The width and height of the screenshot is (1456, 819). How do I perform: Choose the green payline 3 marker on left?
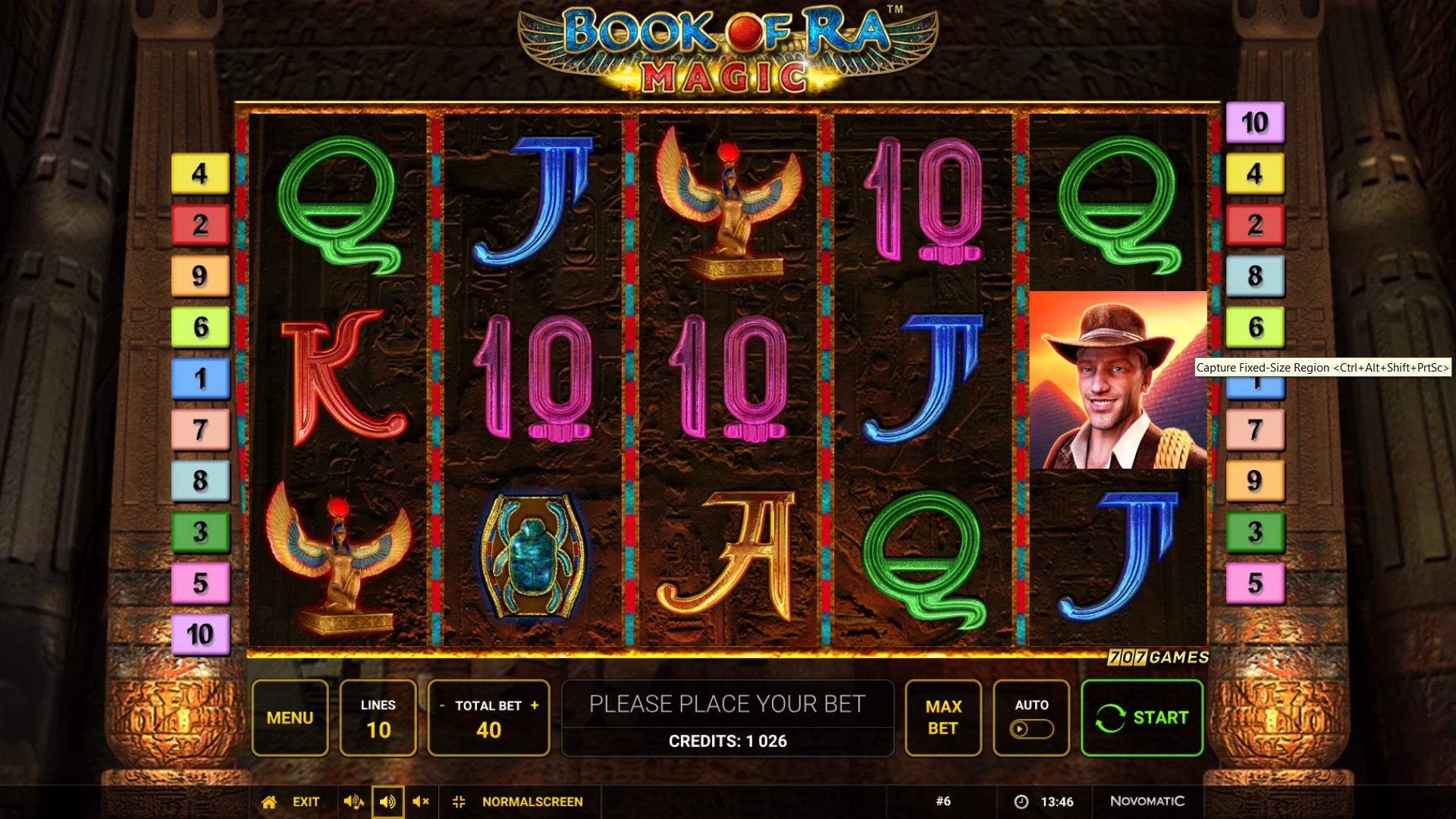(200, 532)
